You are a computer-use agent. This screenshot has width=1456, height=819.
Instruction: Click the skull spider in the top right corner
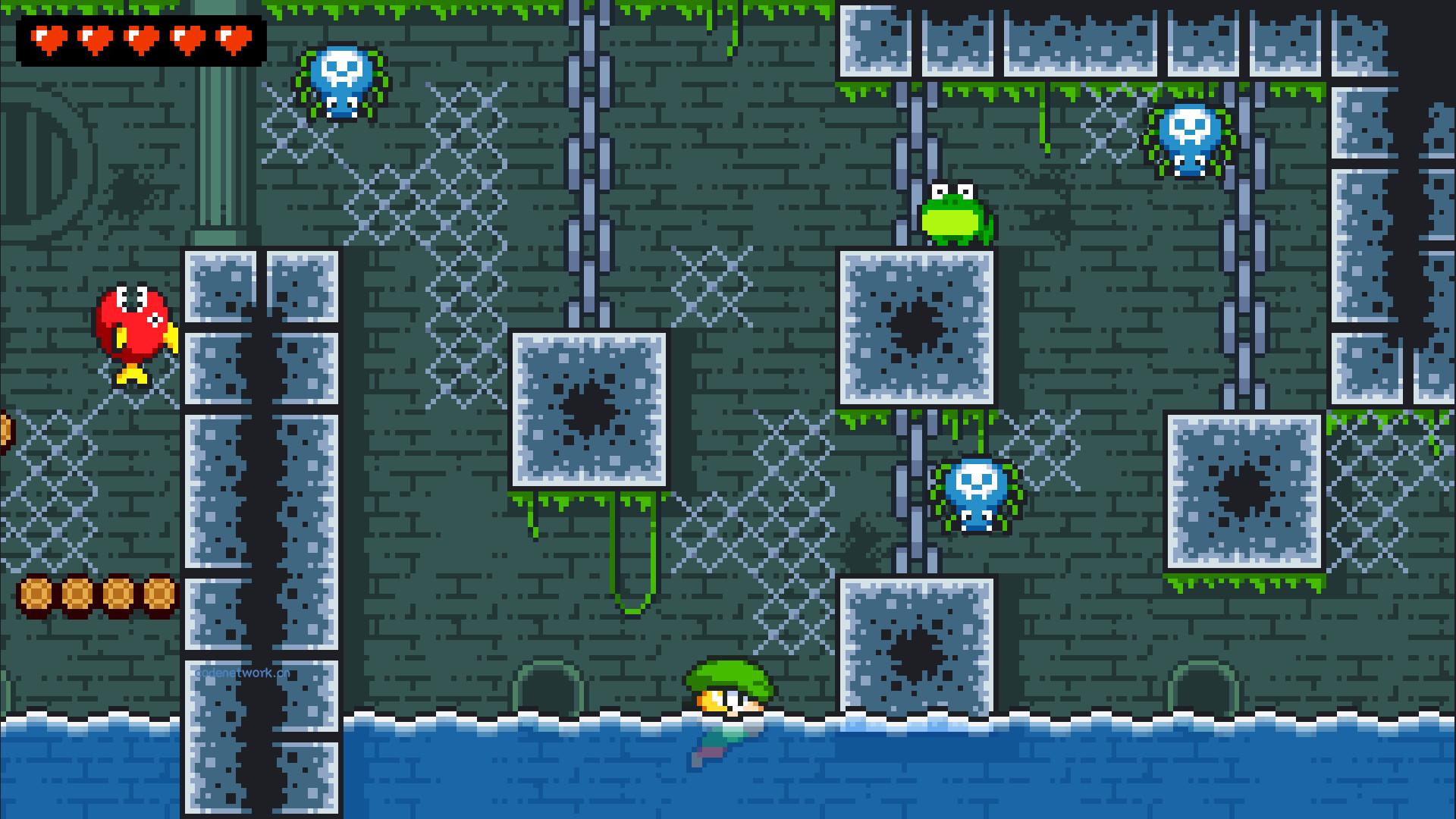[1191, 140]
